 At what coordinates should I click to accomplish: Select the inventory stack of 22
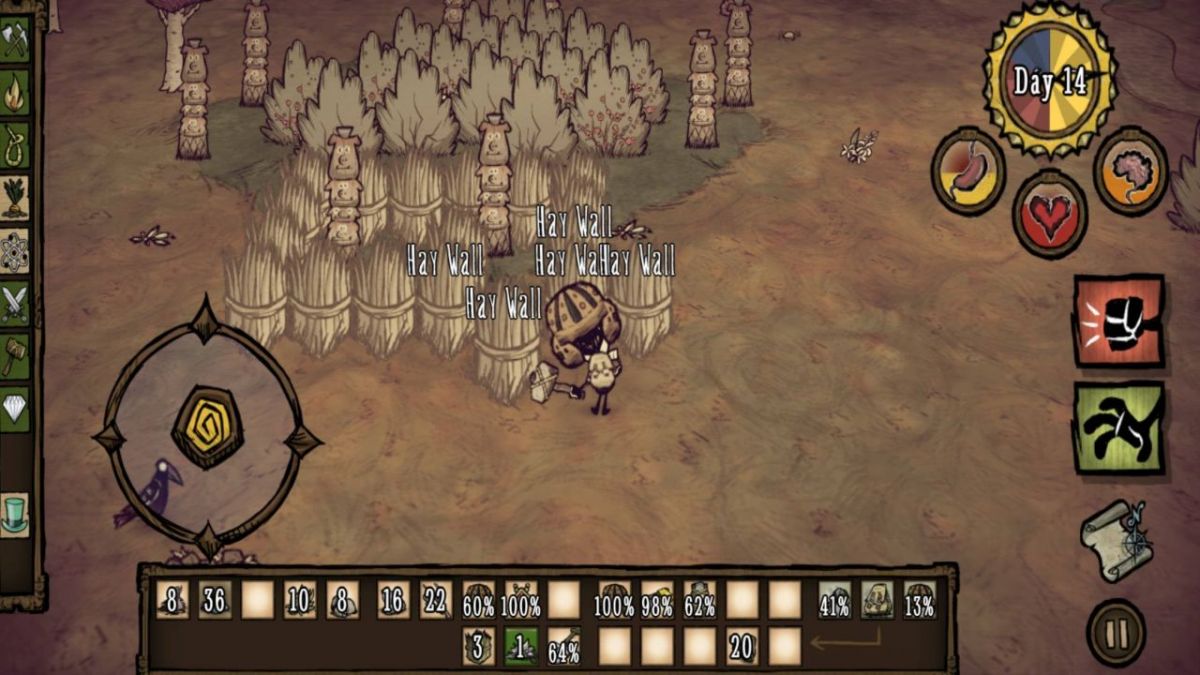pos(435,600)
